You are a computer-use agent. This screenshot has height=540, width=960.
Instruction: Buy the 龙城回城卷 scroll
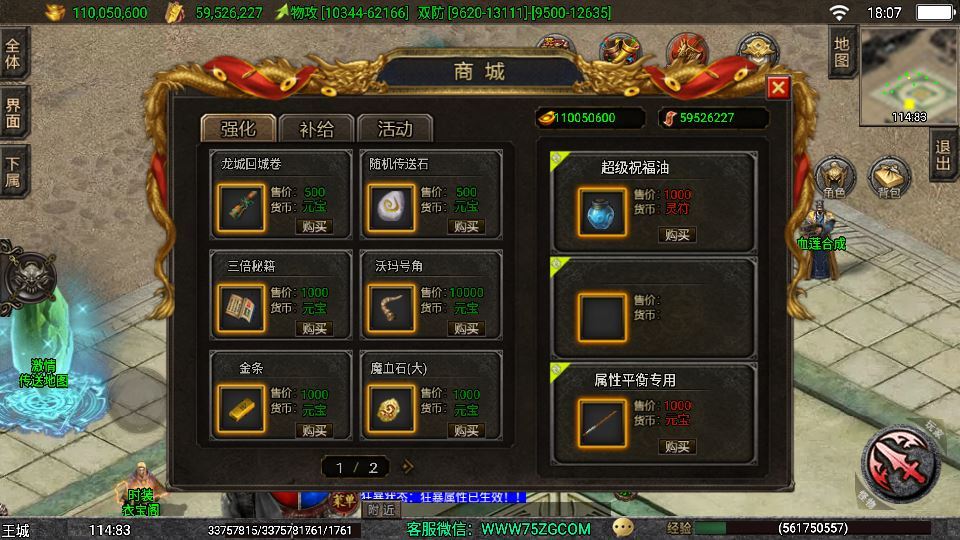click(314, 226)
